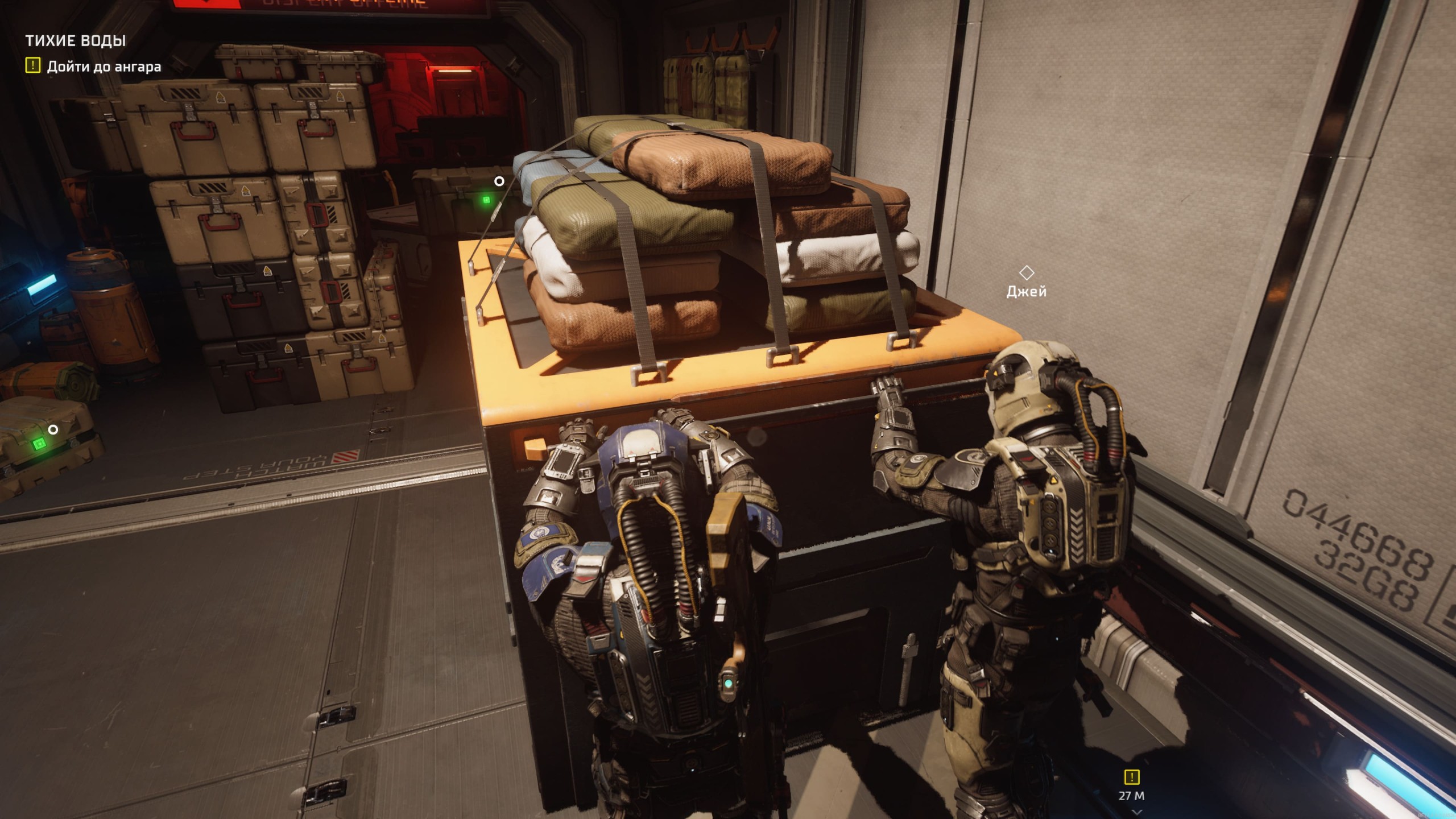Select the 27 M objective waypoint marker
The width and height of the screenshot is (1456, 819).
pyautogui.click(x=1131, y=777)
